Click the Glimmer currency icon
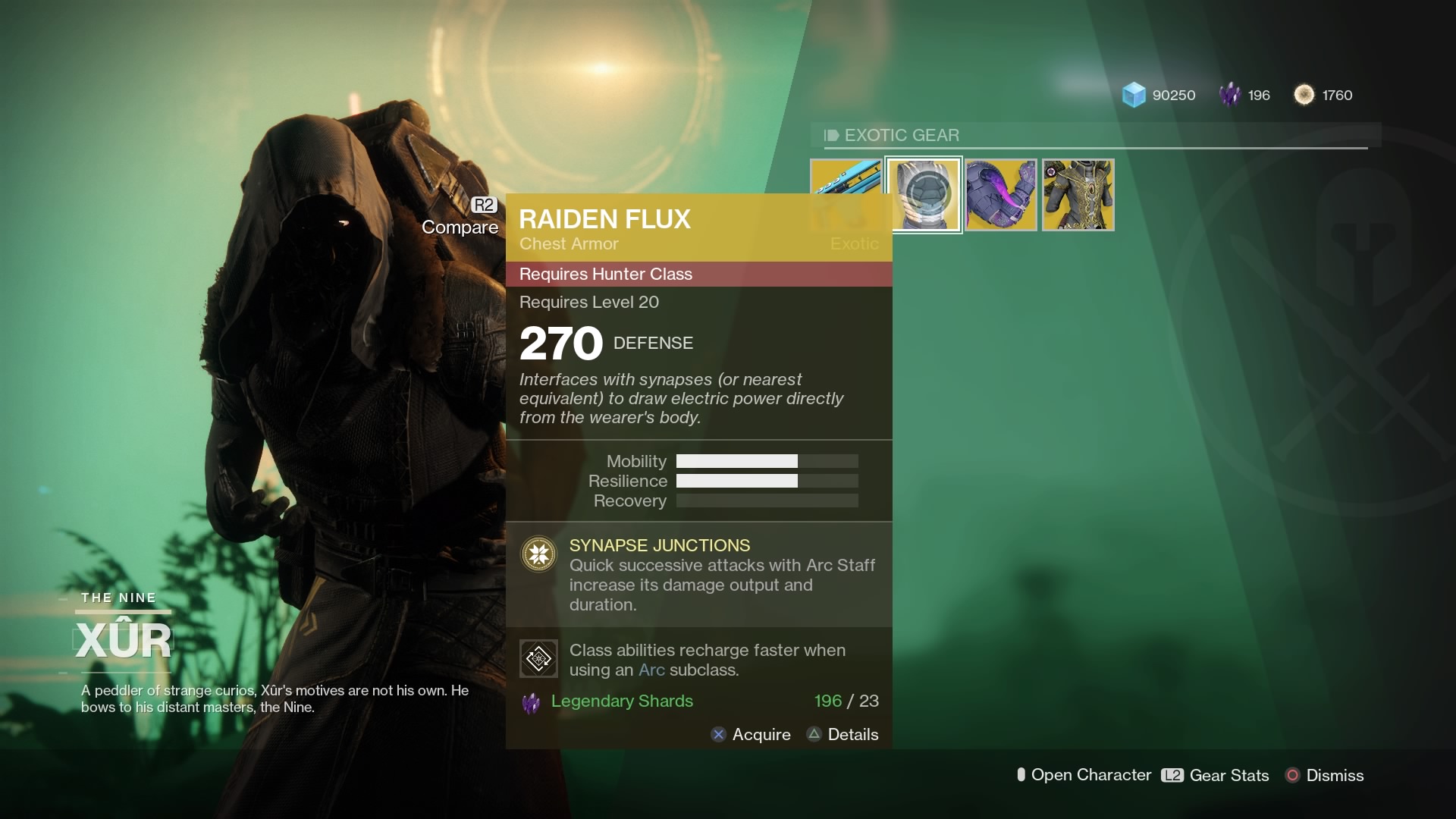Screen dimensions: 1456x819 click(x=1134, y=95)
